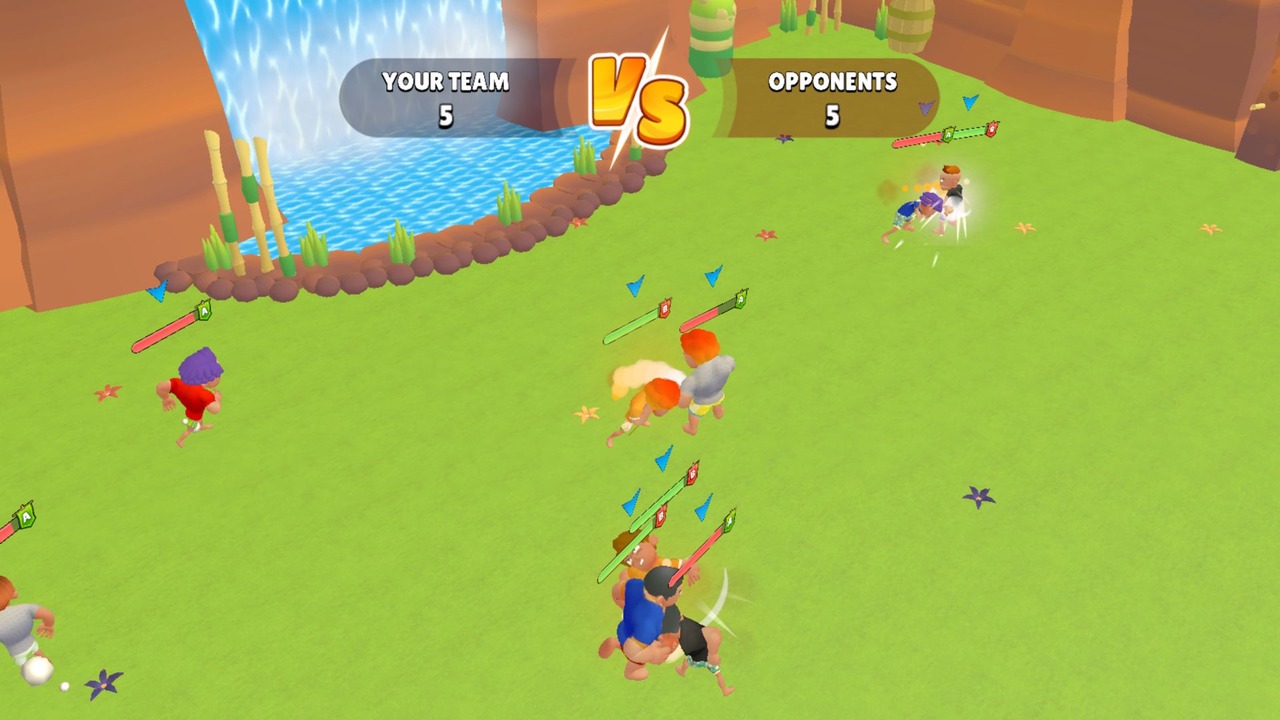Click the green A badge on the mid-field health bar

[740, 300]
